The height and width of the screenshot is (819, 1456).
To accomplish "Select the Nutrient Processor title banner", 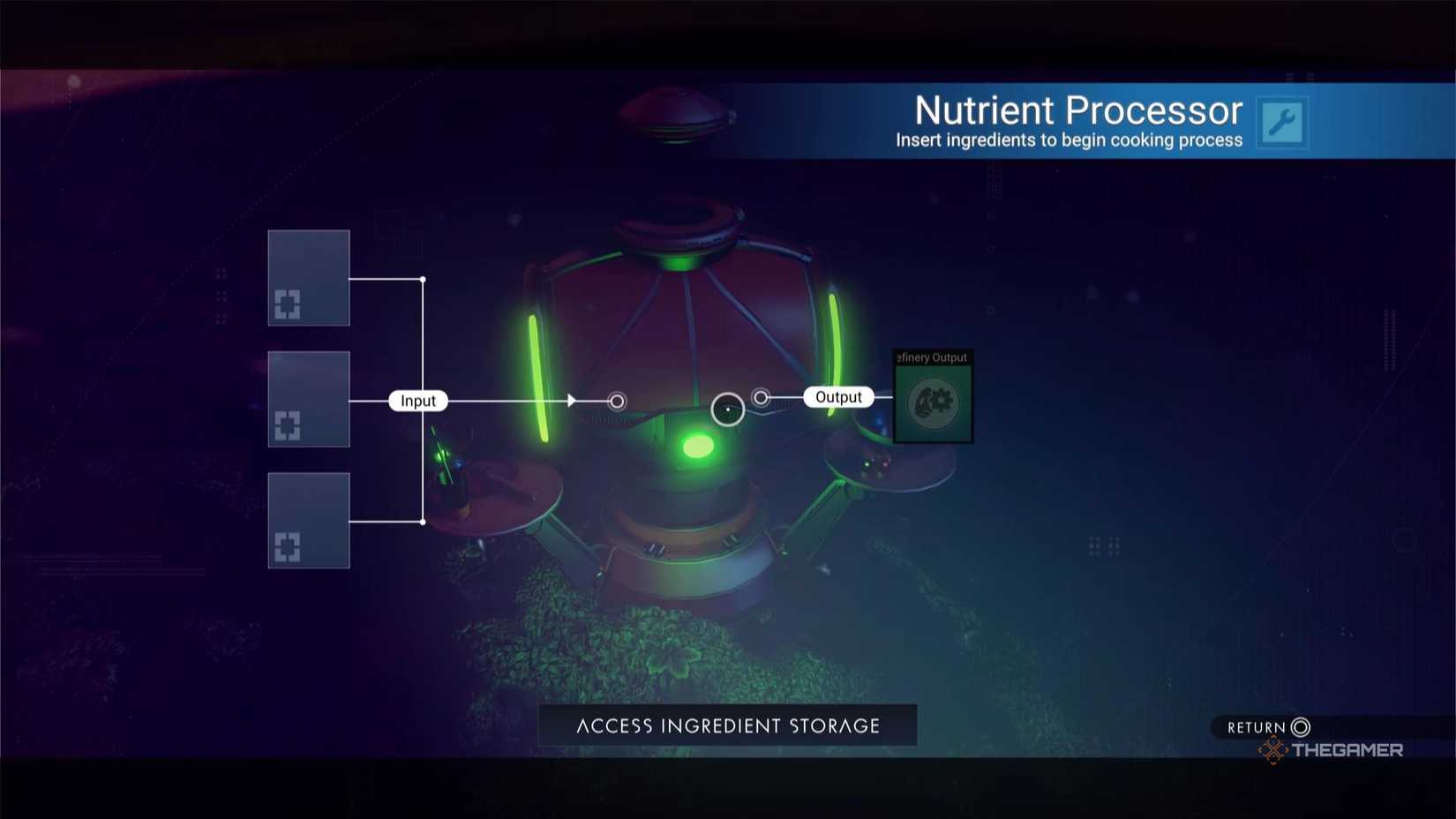I will 1077,109.
